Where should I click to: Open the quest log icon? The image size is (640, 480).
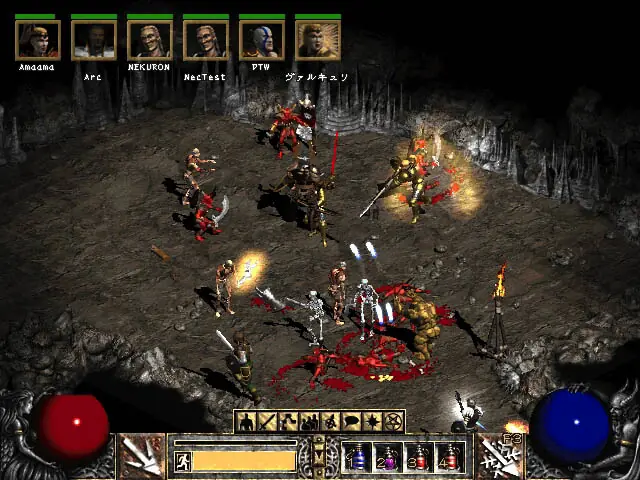(x=372, y=422)
